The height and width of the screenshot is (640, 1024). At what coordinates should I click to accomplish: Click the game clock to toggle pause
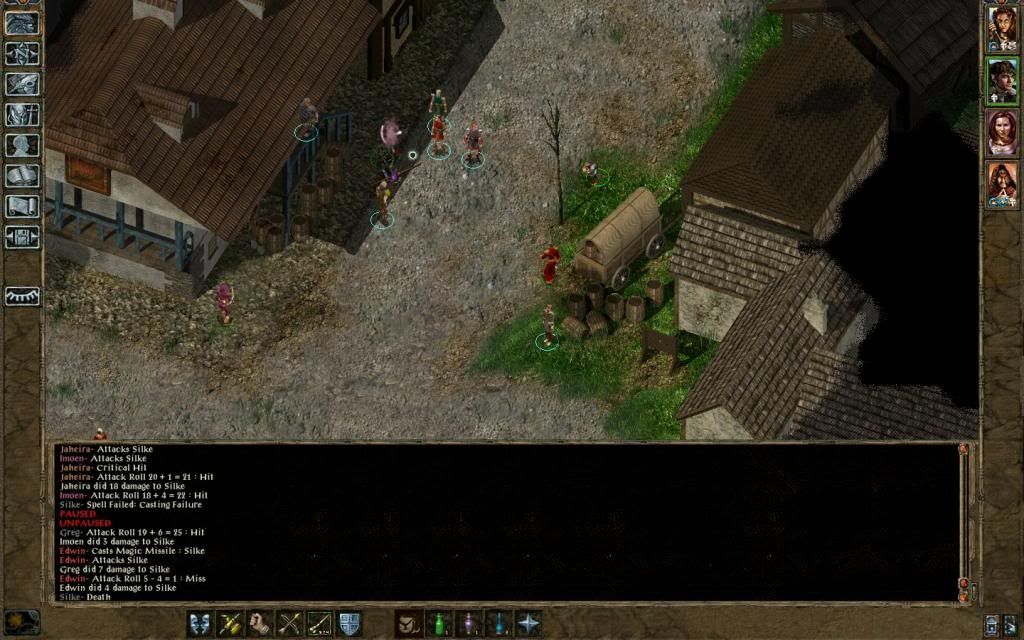coord(22,622)
